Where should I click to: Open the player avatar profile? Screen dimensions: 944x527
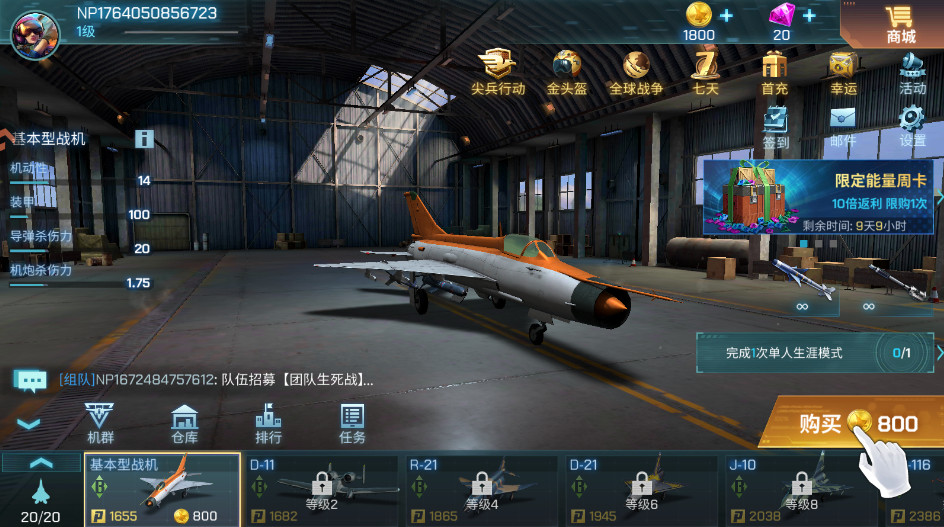34,32
